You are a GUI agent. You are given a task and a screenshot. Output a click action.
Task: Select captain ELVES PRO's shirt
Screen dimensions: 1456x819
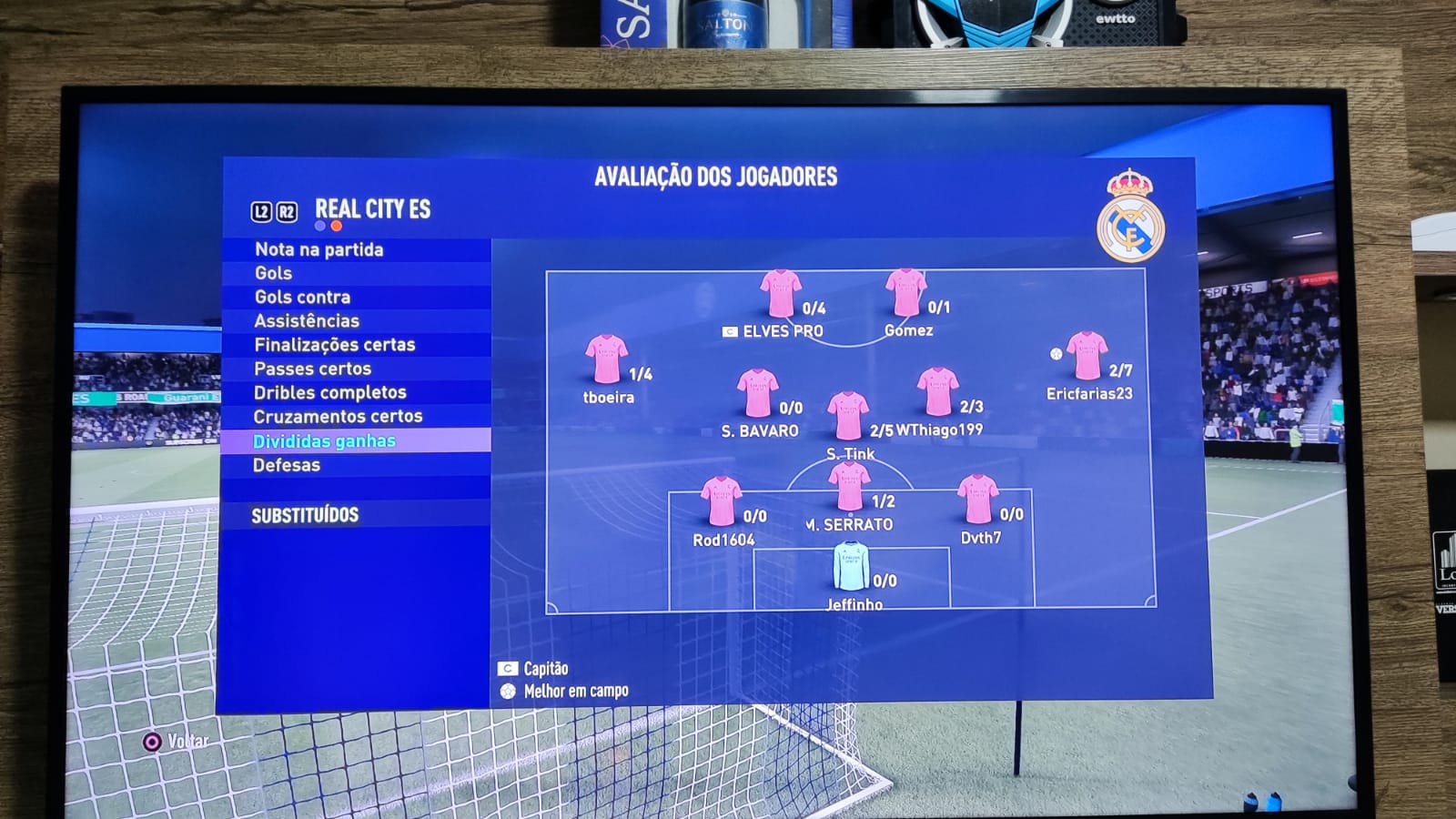click(780, 293)
